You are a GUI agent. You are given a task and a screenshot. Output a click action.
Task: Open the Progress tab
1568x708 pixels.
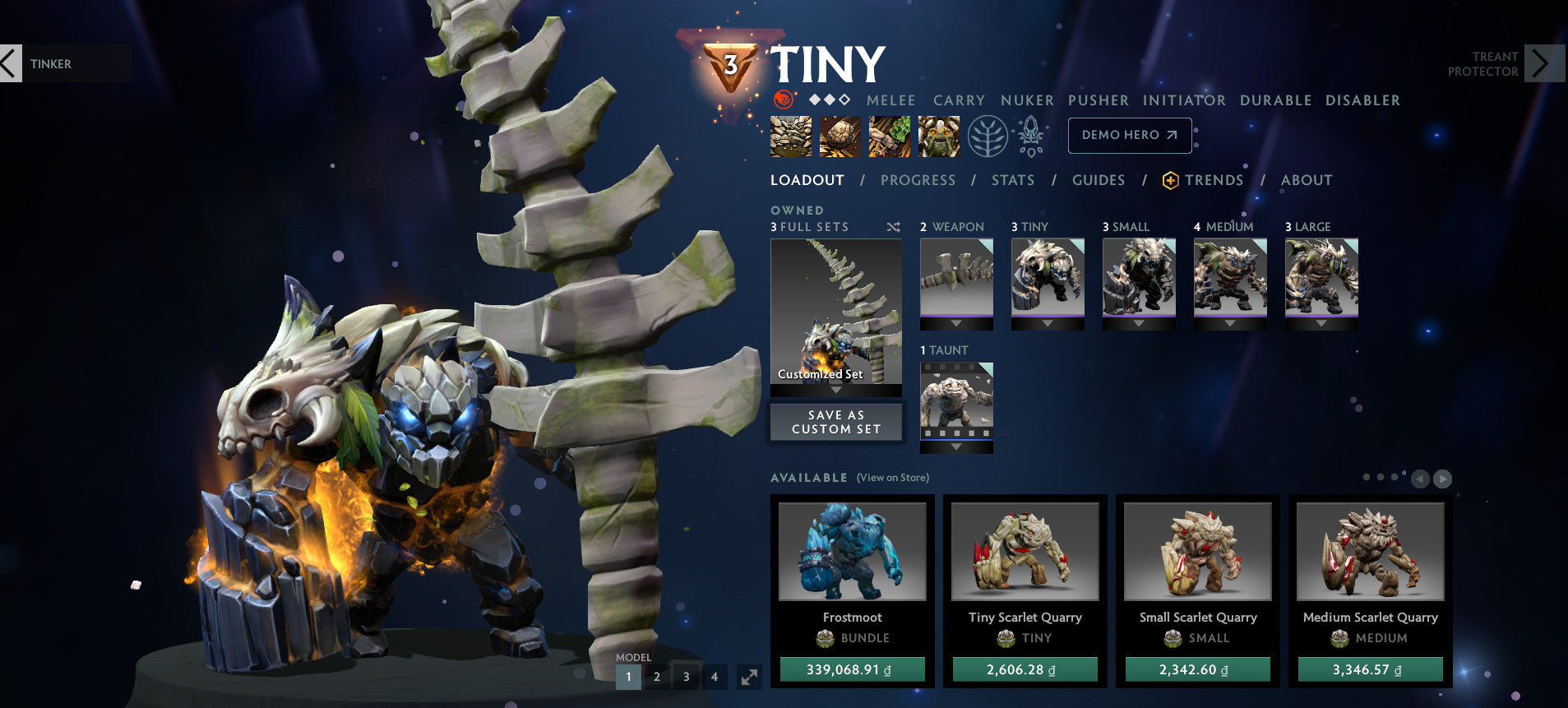click(917, 180)
